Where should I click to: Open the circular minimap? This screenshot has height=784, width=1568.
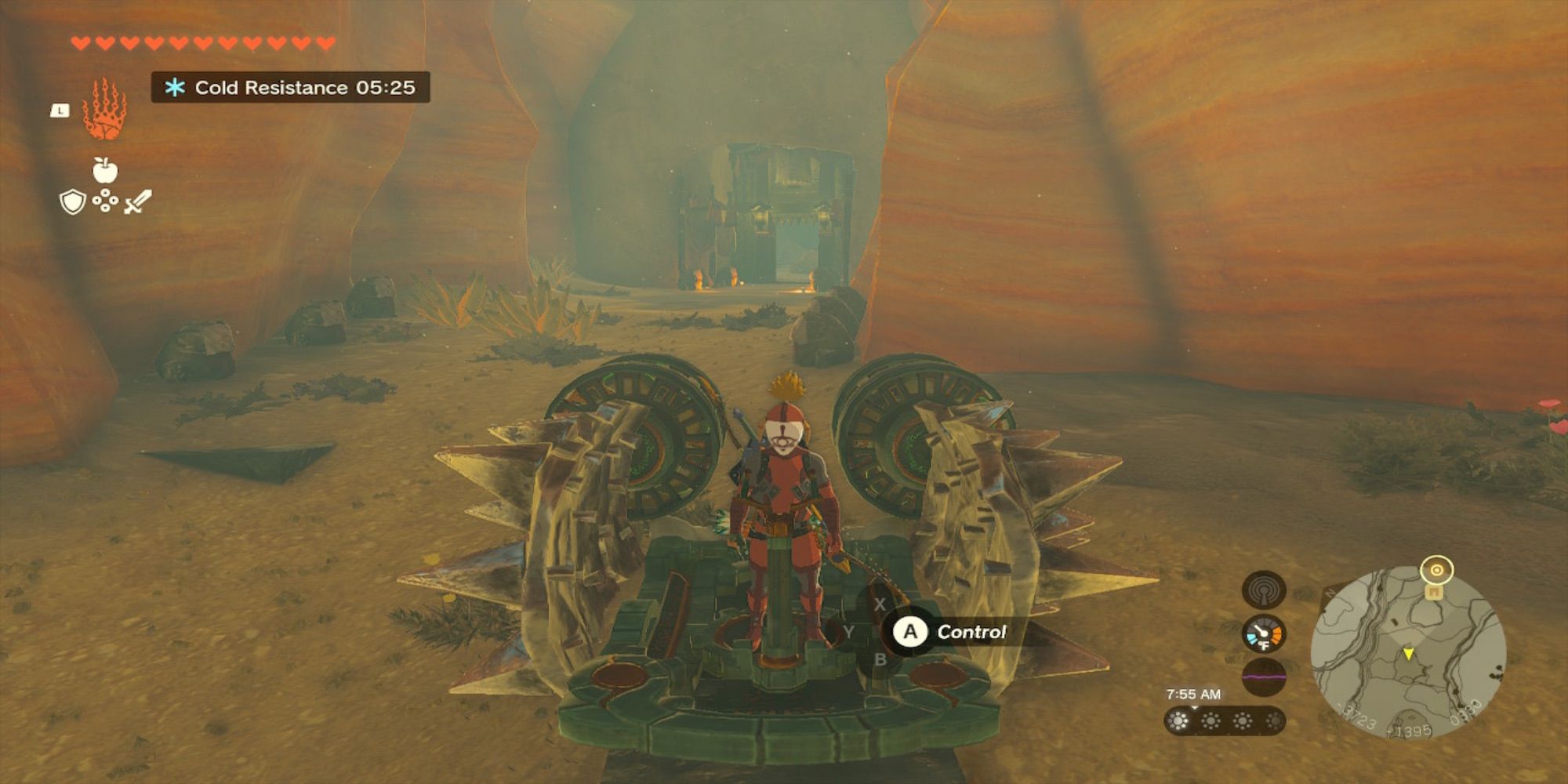[1408, 652]
